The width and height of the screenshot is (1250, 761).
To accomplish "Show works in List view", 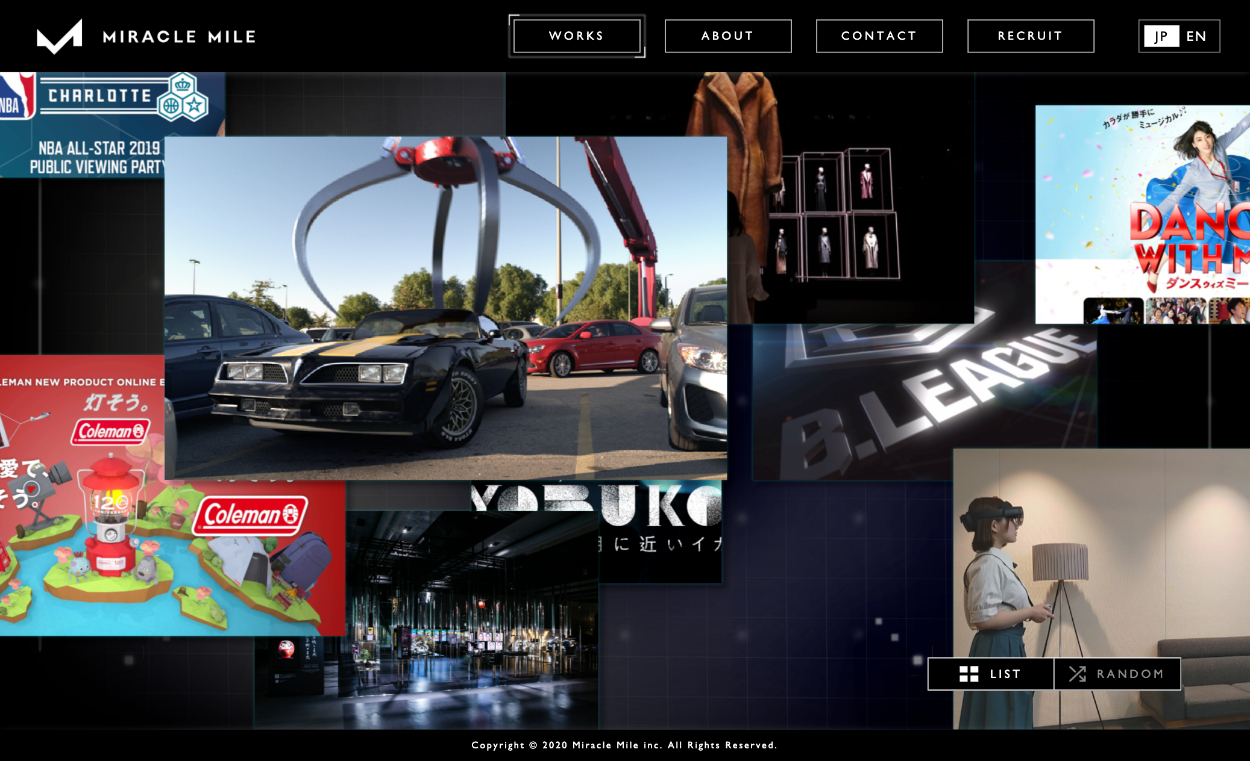I will tap(991, 674).
